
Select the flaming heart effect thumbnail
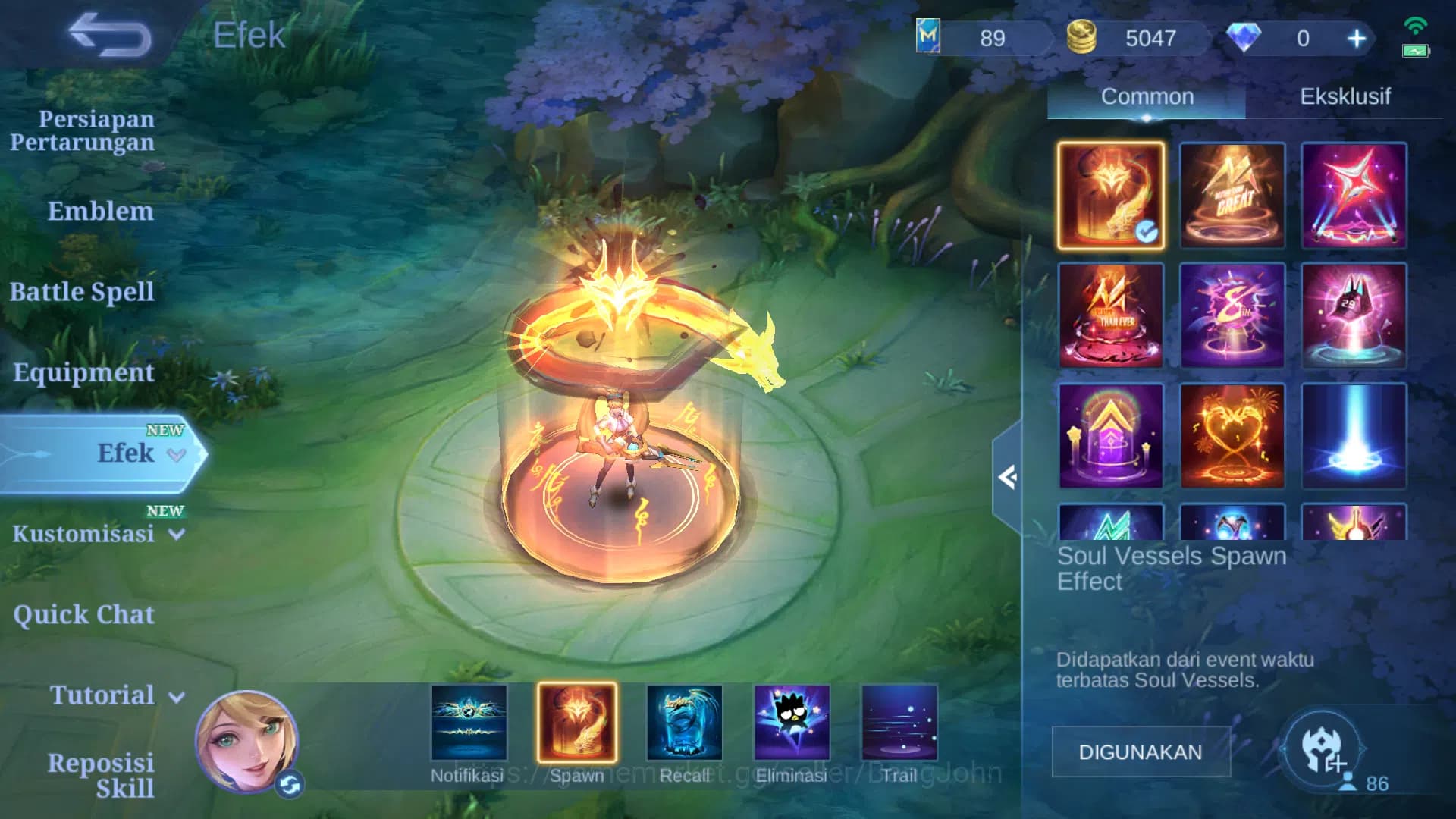1232,436
